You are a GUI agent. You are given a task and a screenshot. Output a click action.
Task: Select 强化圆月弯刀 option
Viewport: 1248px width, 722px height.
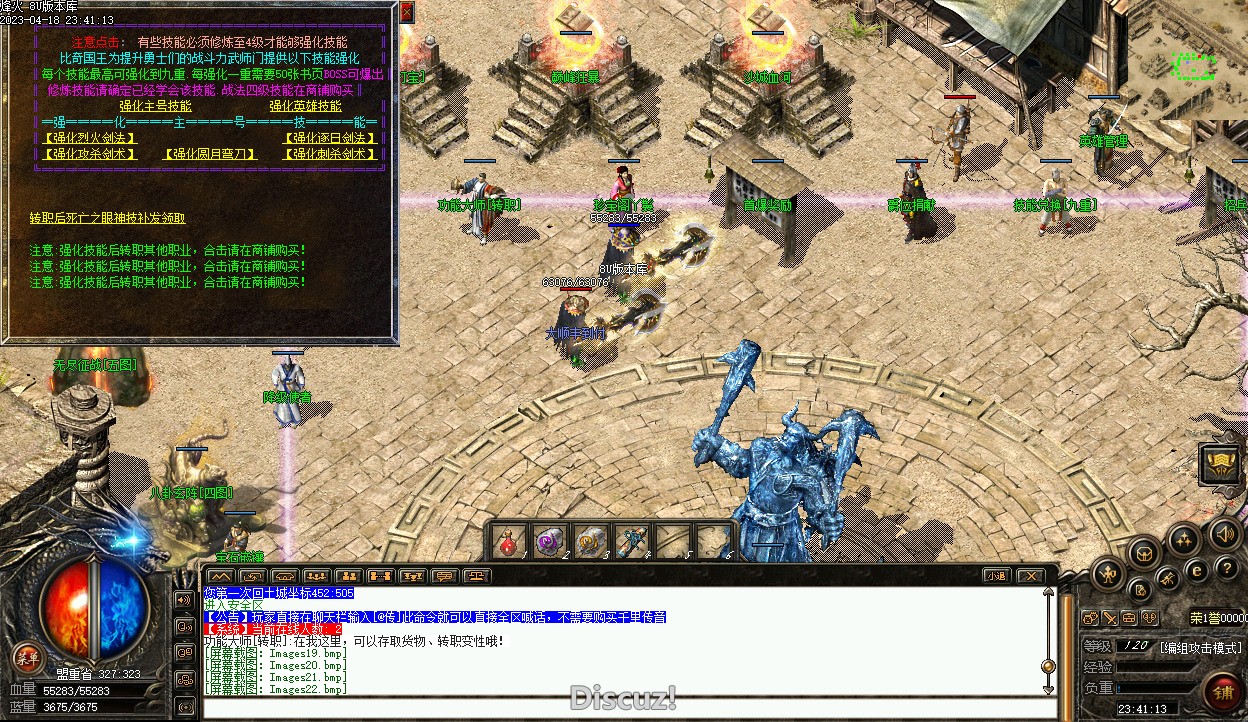(210, 154)
